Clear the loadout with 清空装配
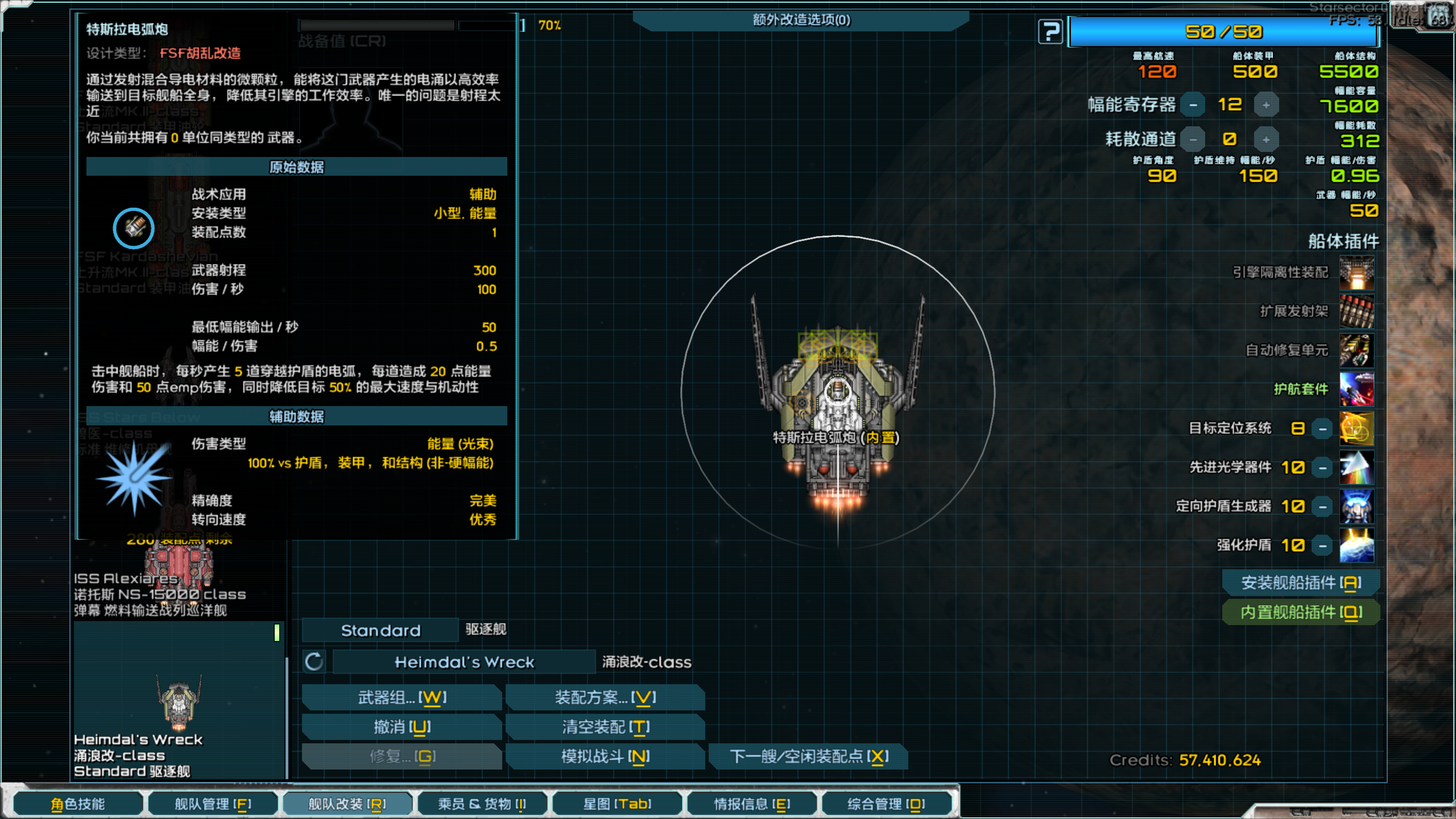The width and height of the screenshot is (1456, 819). click(x=605, y=727)
